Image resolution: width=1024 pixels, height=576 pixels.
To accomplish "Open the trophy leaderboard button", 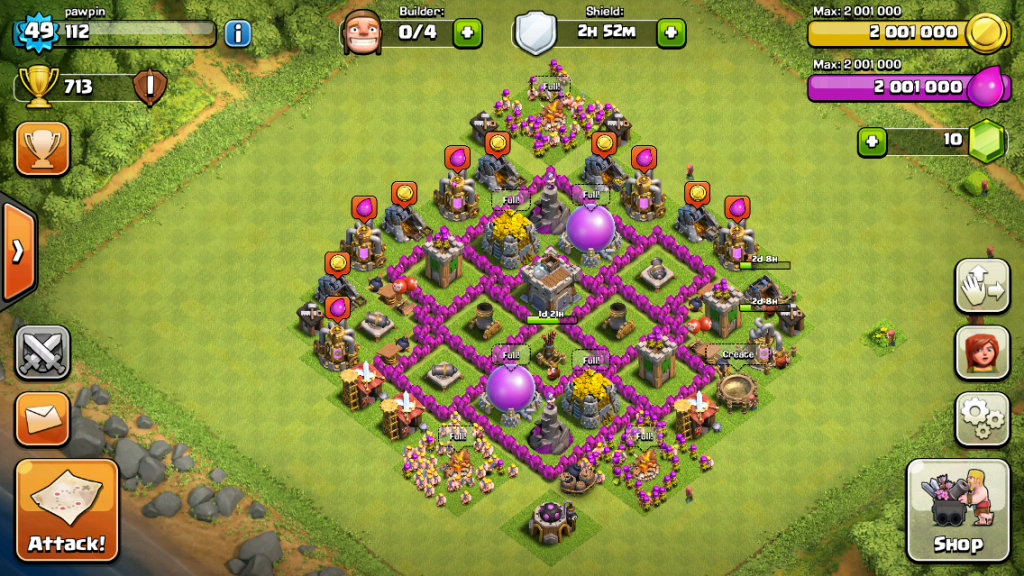I will coord(42,148).
